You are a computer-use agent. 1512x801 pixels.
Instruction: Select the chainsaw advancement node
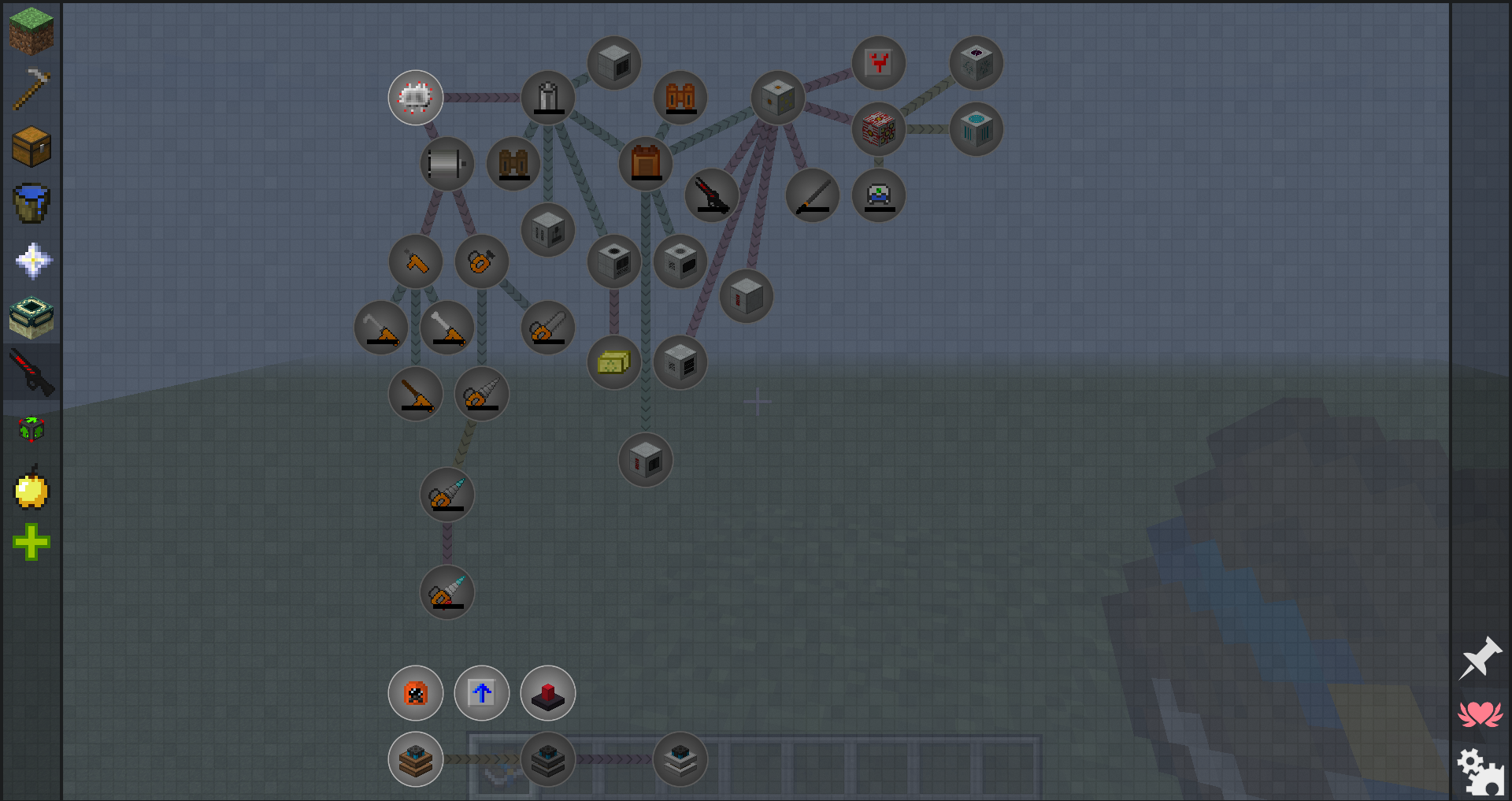[548, 328]
